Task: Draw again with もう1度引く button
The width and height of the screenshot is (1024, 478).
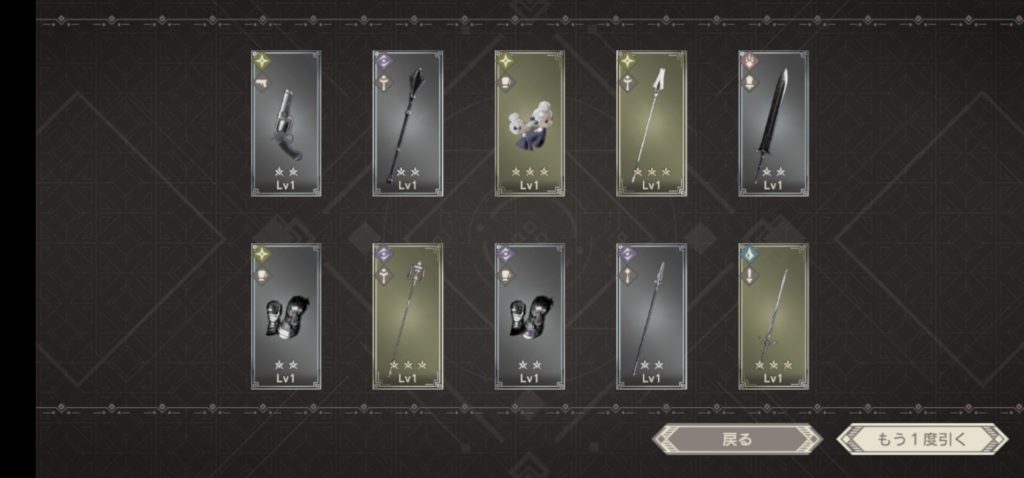Action: [x=921, y=438]
